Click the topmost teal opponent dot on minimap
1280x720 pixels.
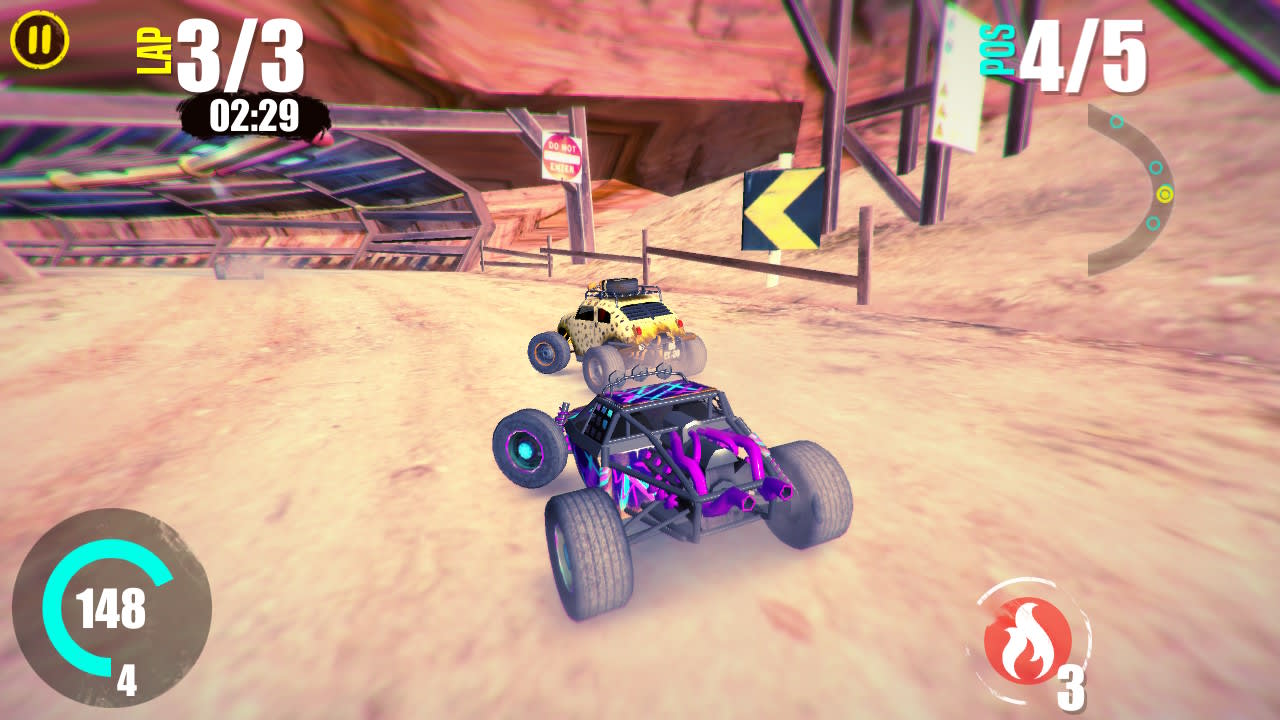click(1116, 121)
